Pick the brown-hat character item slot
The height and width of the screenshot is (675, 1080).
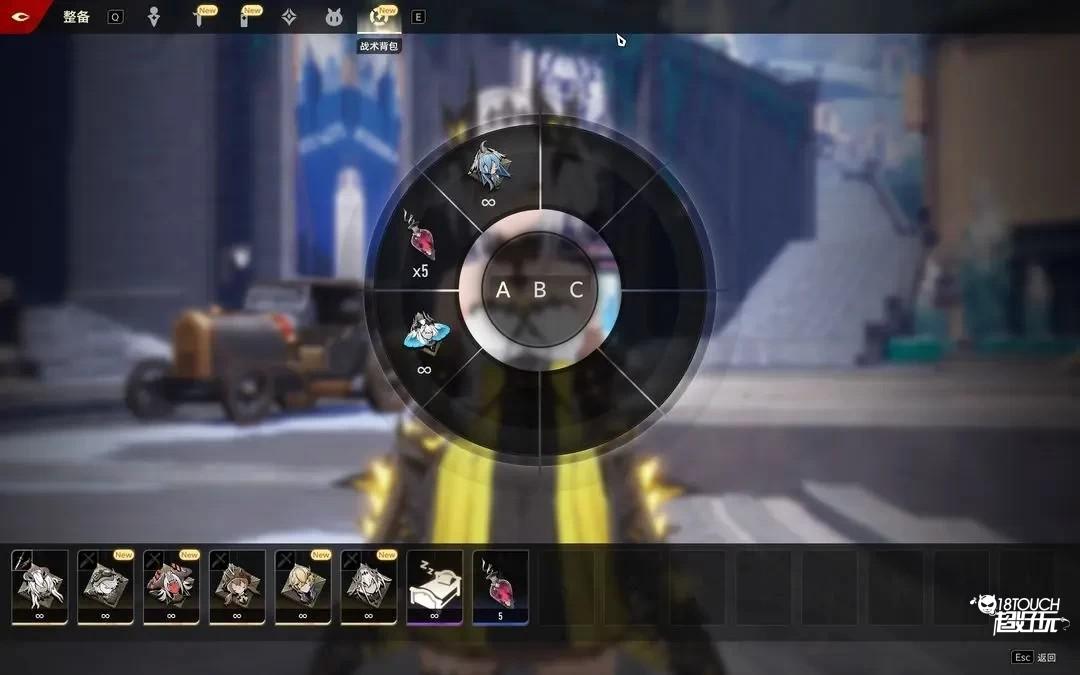pos(237,586)
